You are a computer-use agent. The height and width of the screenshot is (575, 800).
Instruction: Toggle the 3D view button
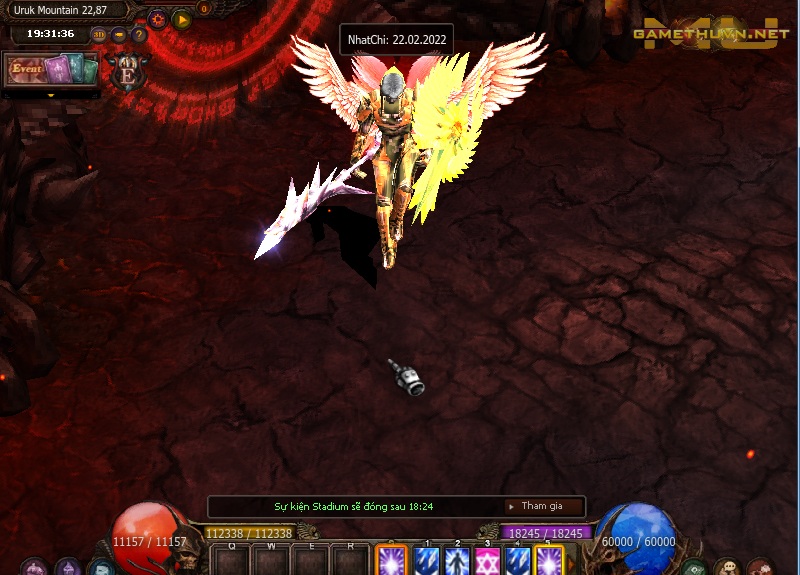pyautogui.click(x=98, y=34)
